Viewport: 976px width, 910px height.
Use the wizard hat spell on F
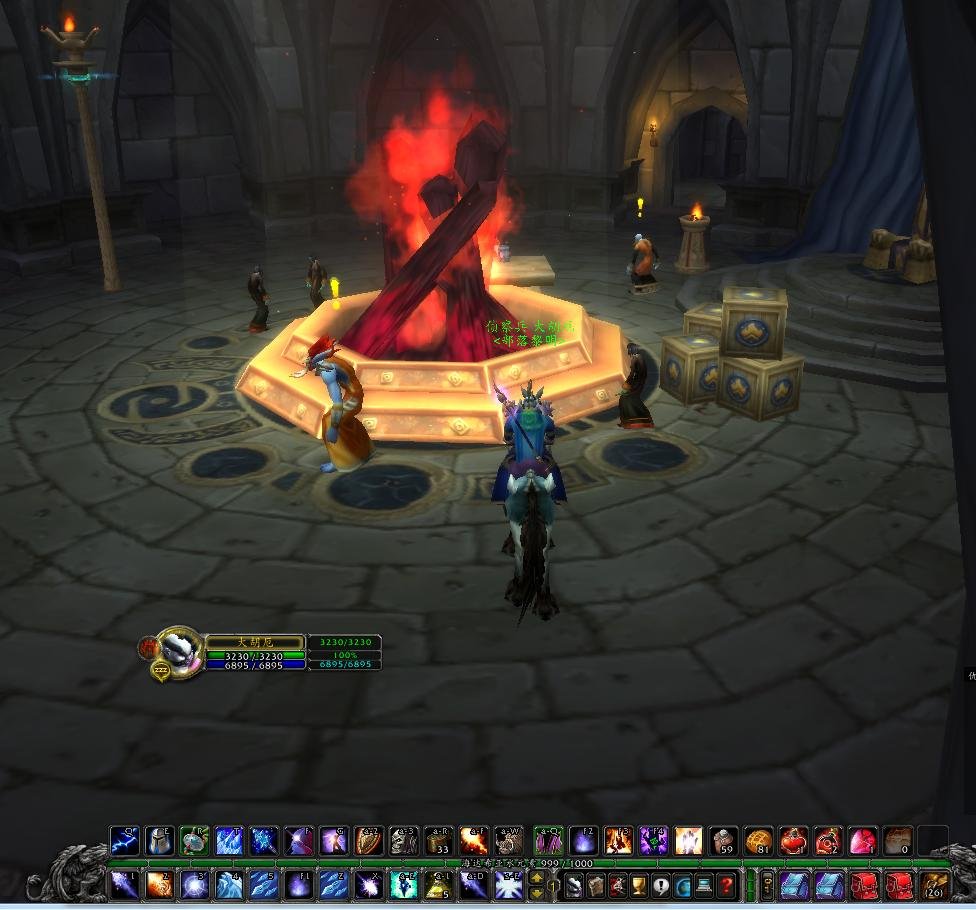click(299, 841)
